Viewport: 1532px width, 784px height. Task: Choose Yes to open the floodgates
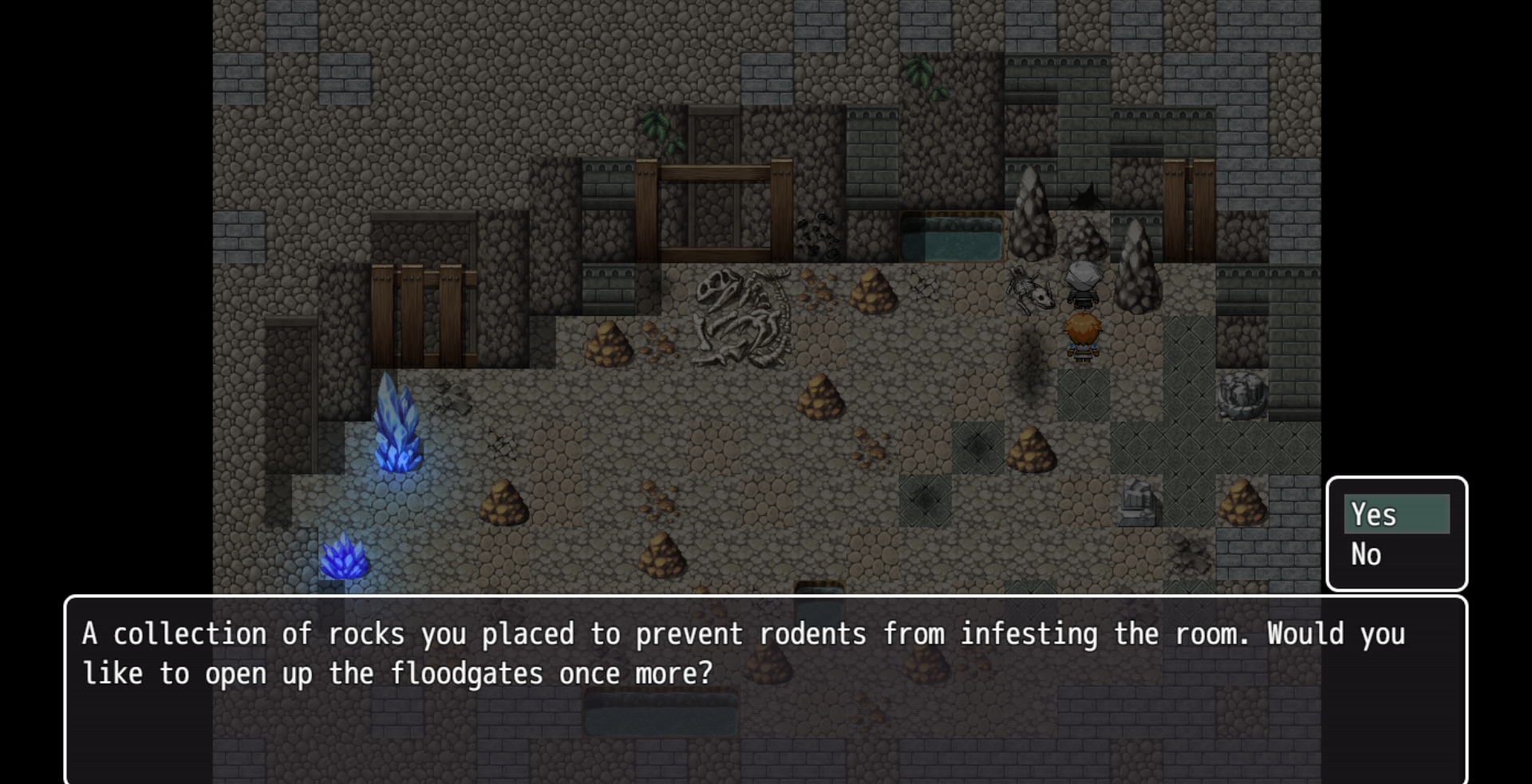pos(1396,514)
